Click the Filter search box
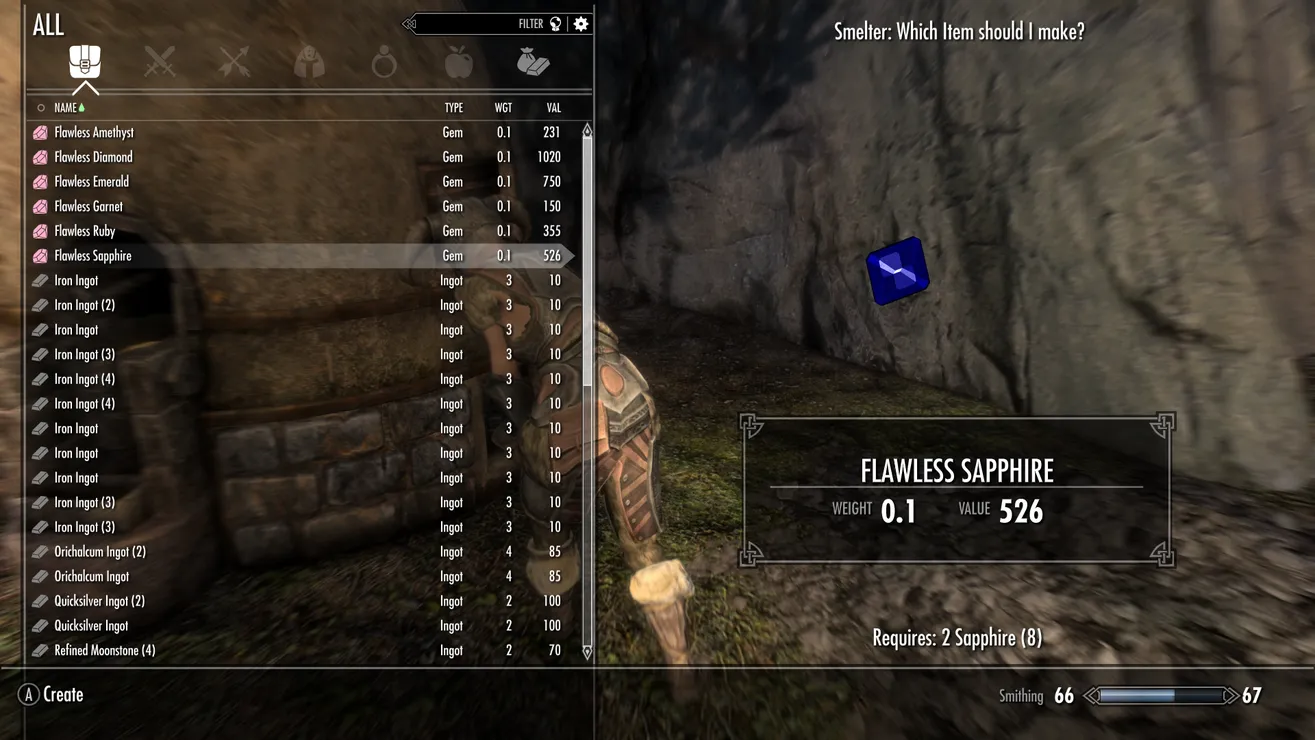The image size is (1315, 740). [x=480, y=24]
